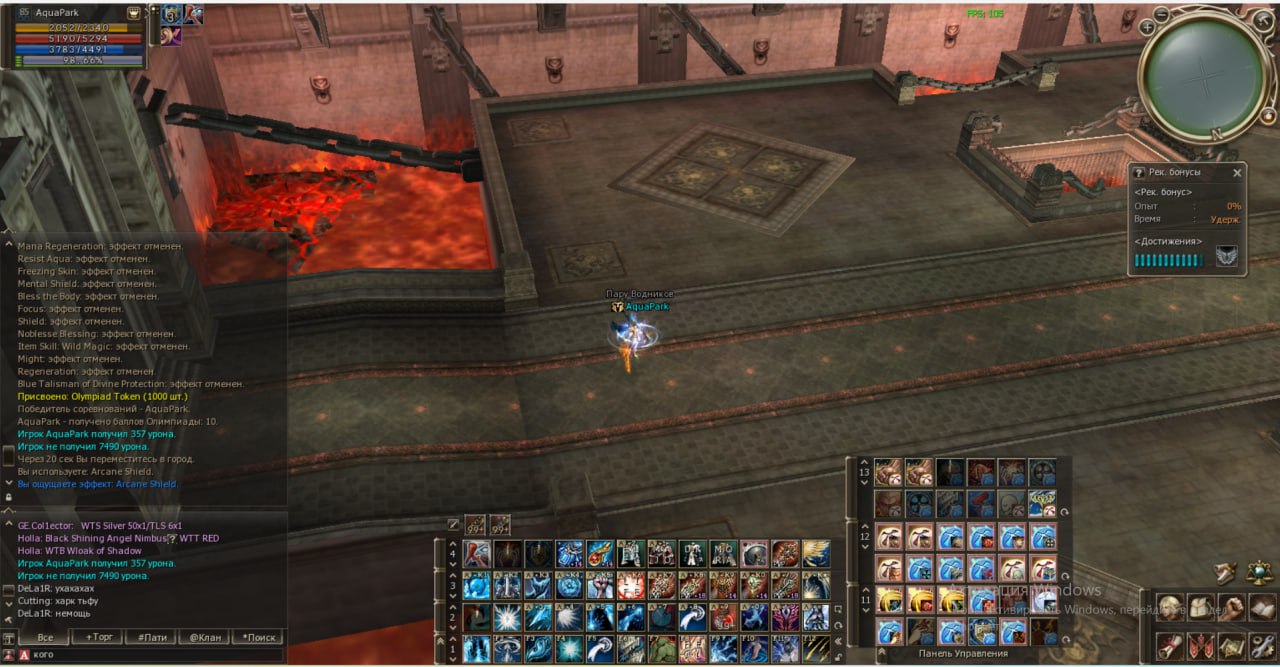Show the *Поиск chat tab
Image resolution: width=1280 pixels, height=667 pixels.
(x=258, y=637)
